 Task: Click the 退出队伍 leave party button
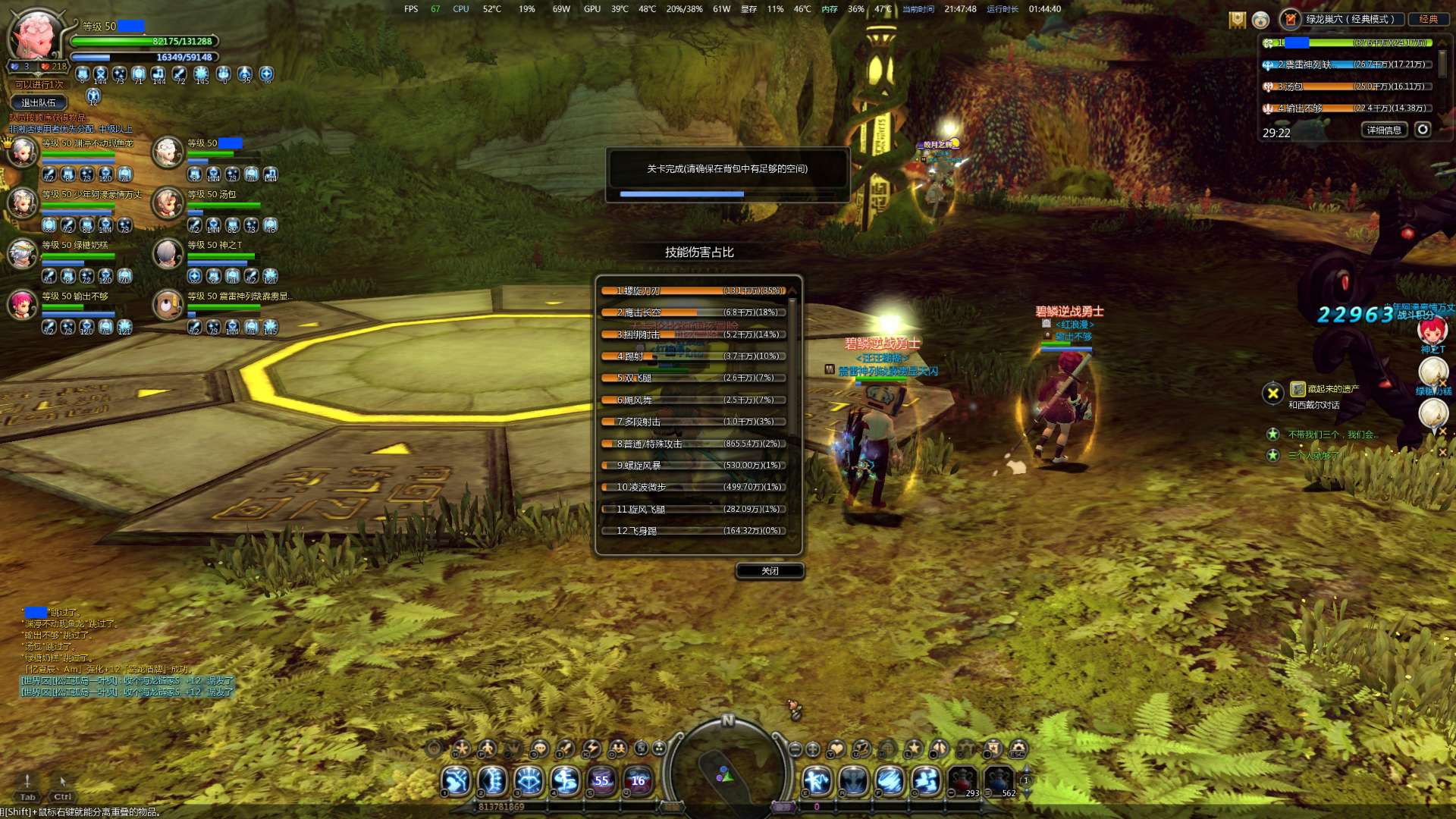[x=39, y=103]
